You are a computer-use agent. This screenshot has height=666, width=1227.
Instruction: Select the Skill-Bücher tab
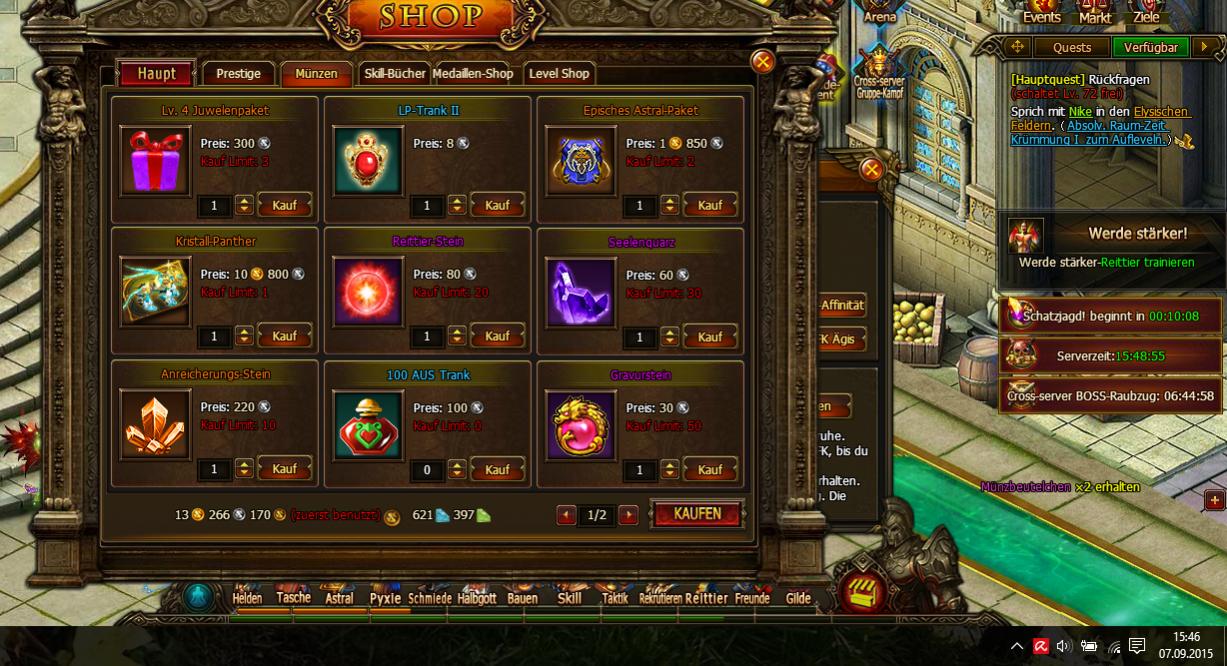394,74
